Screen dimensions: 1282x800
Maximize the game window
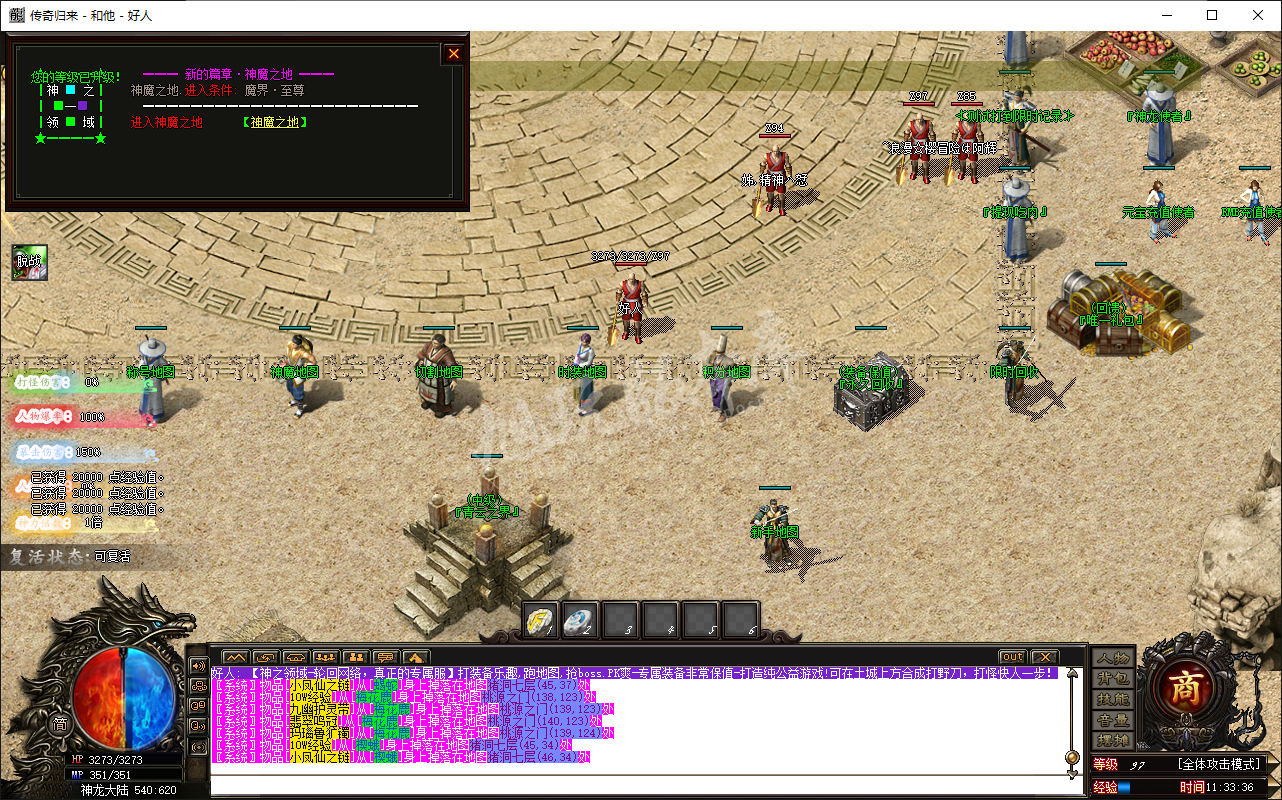1212,15
